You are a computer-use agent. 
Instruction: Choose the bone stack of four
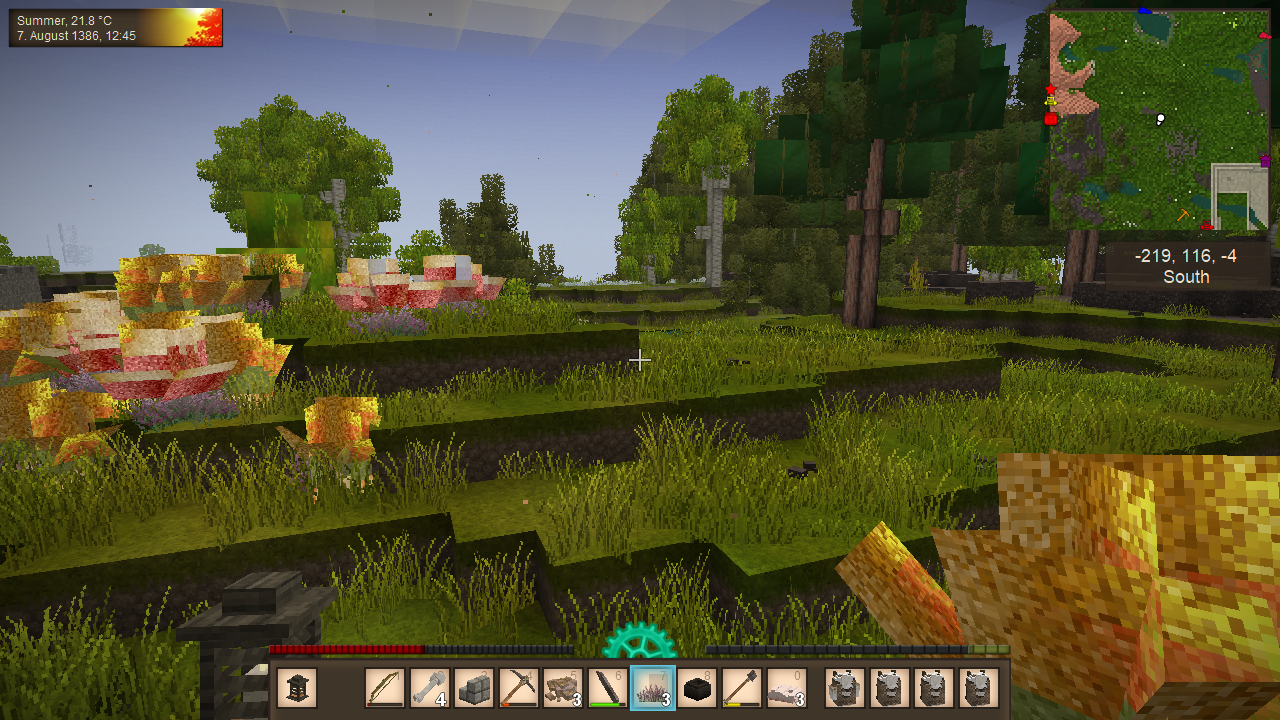click(x=429, y=688)
